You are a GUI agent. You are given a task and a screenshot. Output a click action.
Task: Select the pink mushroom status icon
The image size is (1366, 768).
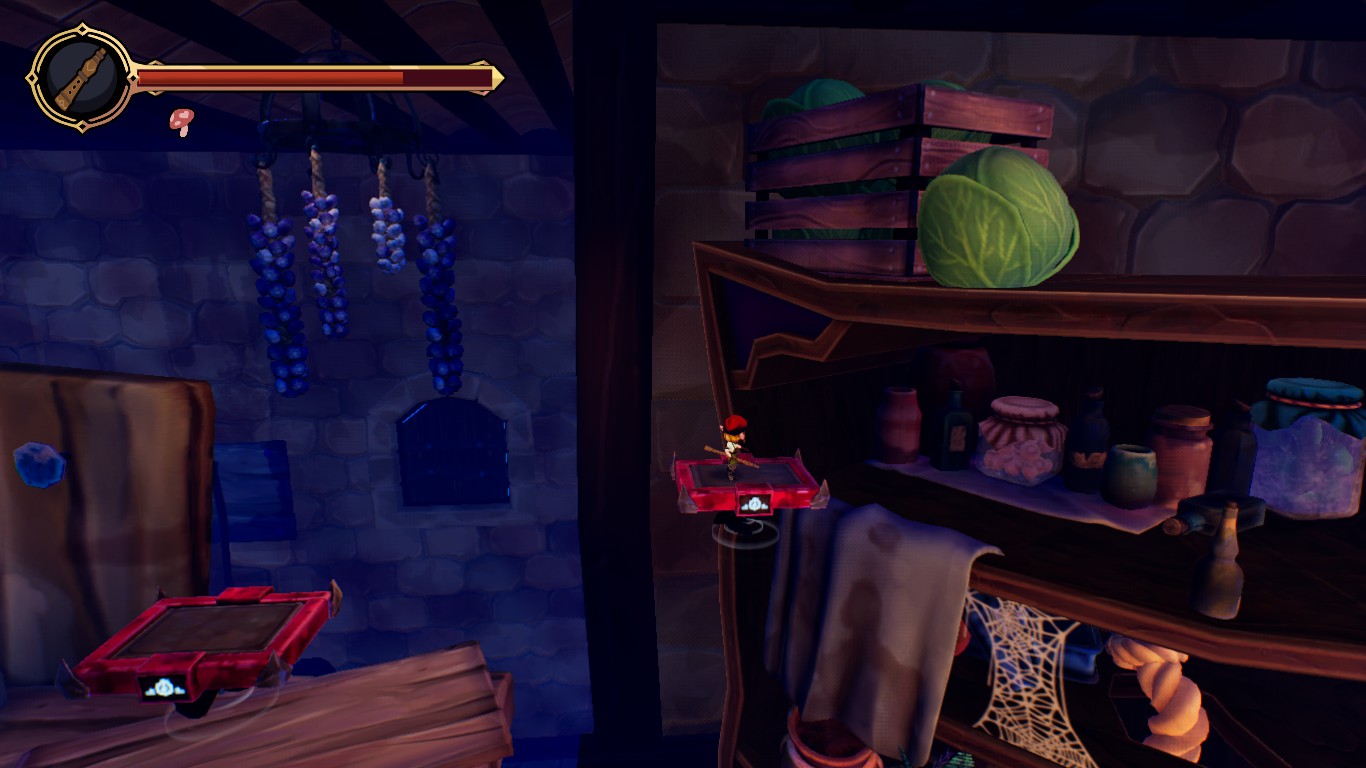pyautogui.click(x=181, y=121)
